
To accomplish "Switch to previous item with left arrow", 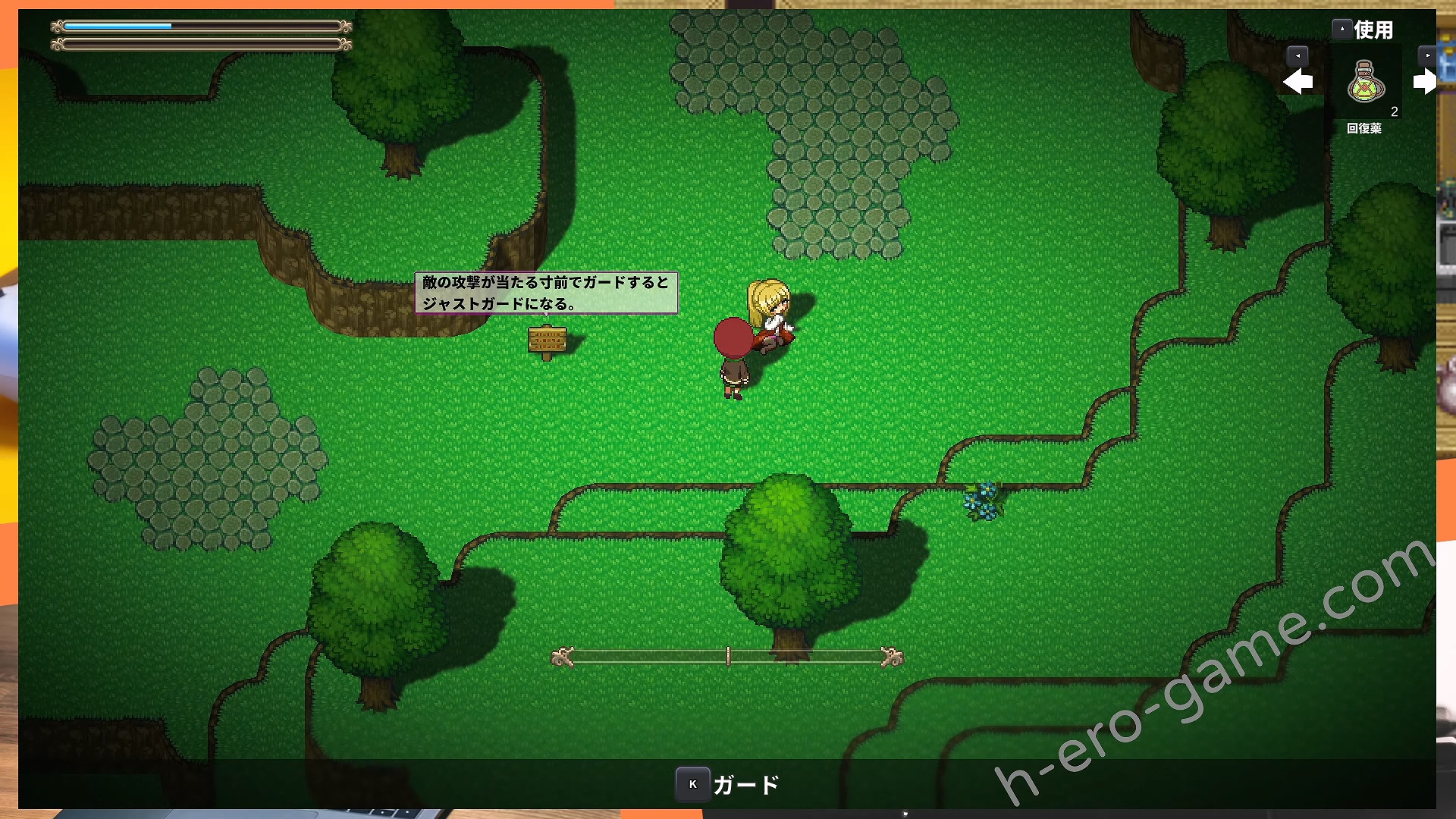I will [x=1298, y=81].
